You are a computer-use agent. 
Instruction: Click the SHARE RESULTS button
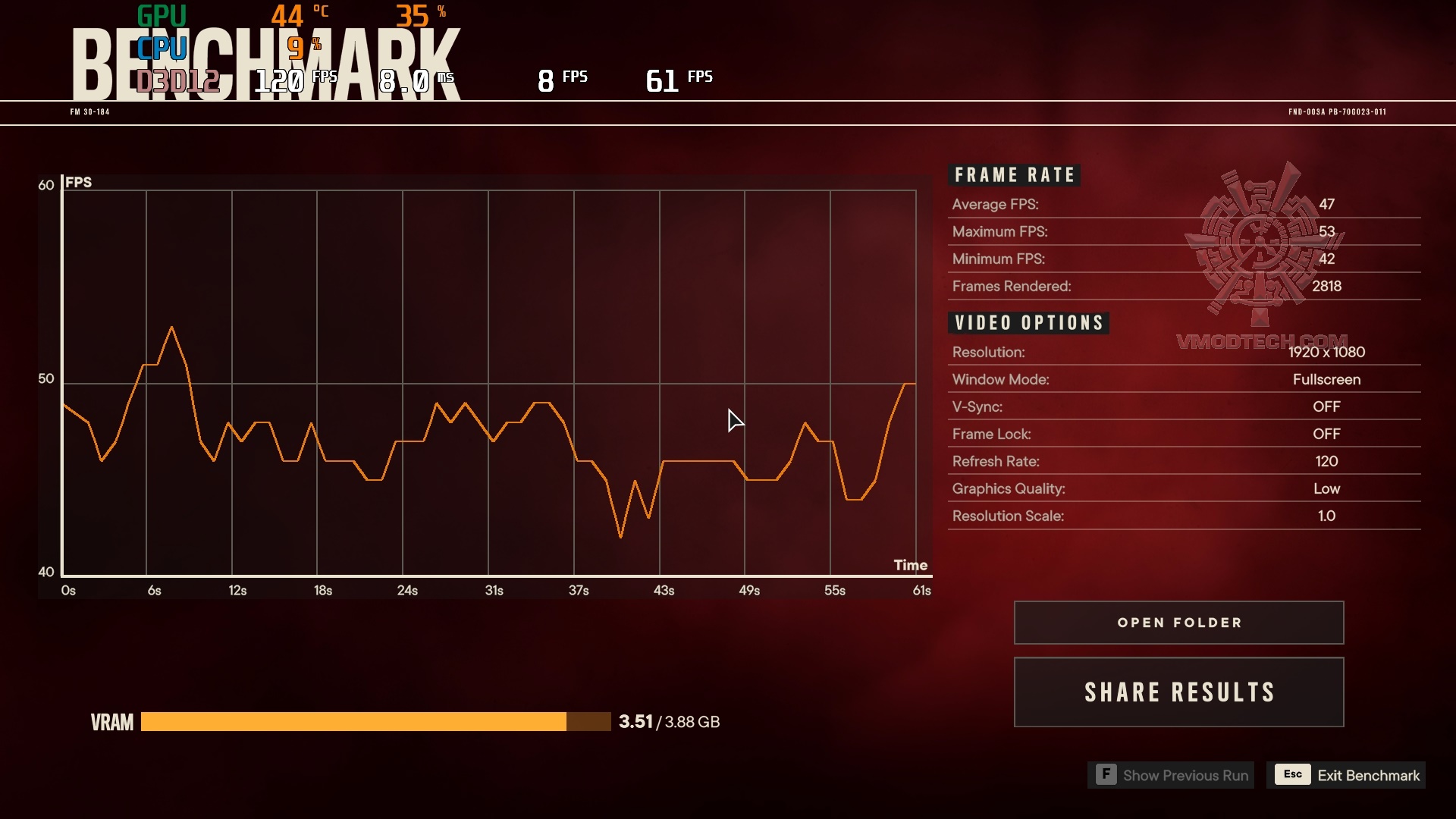1178,692
